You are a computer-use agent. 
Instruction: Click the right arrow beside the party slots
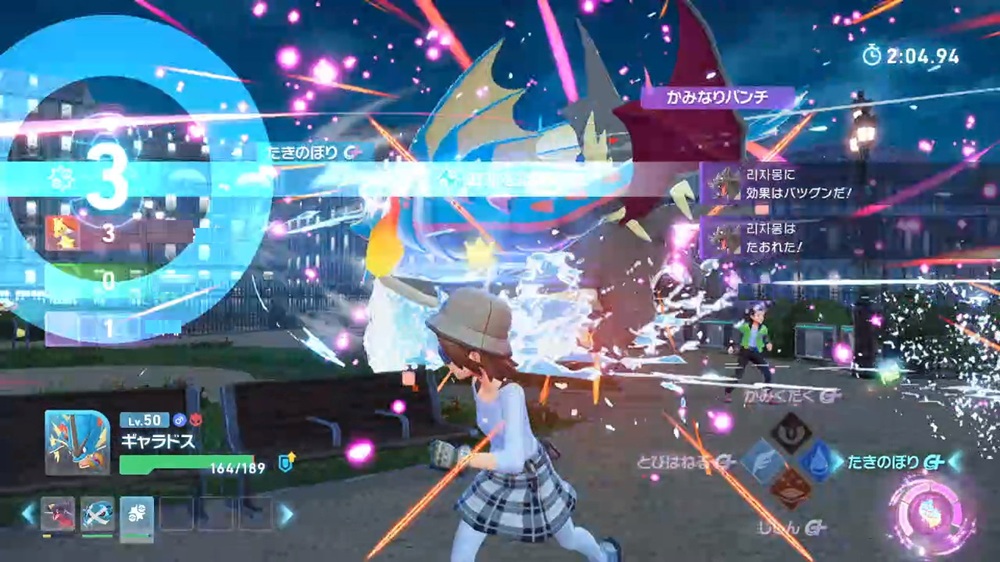[286, 515]
